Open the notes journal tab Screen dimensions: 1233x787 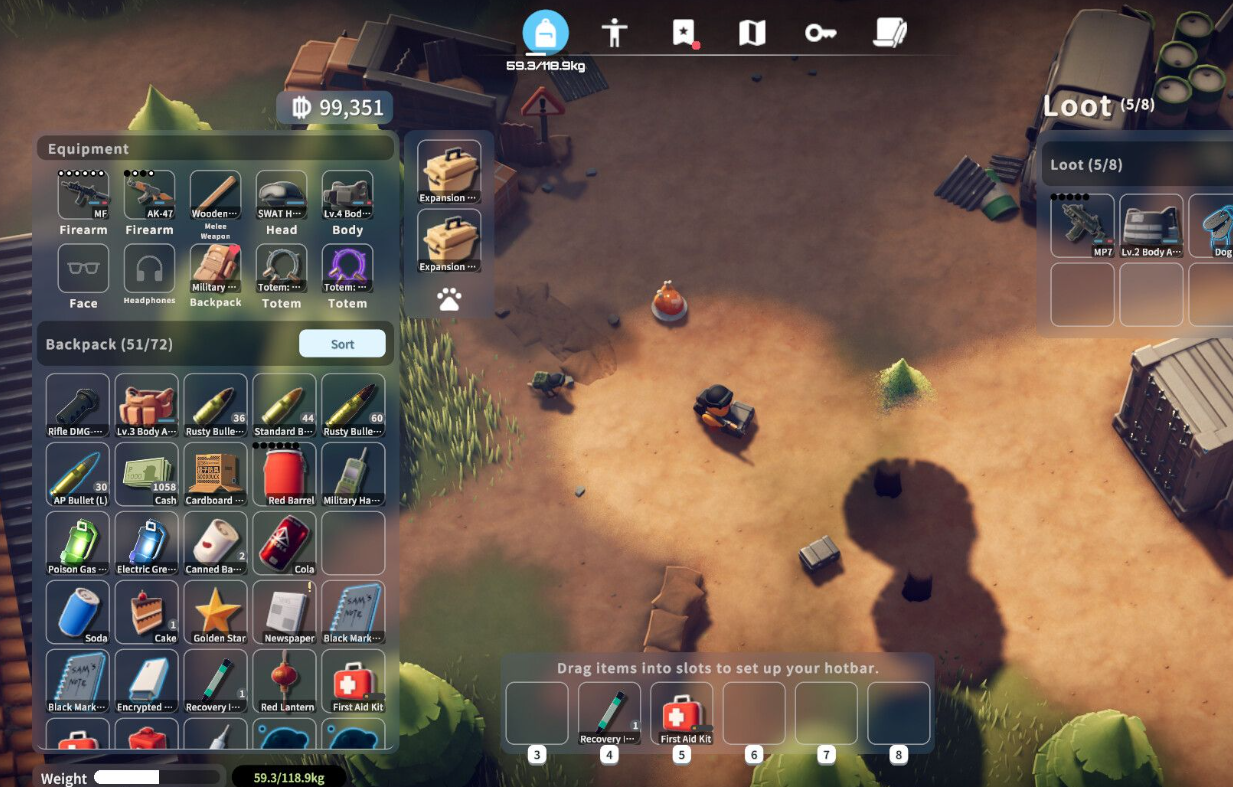point(889,33)
